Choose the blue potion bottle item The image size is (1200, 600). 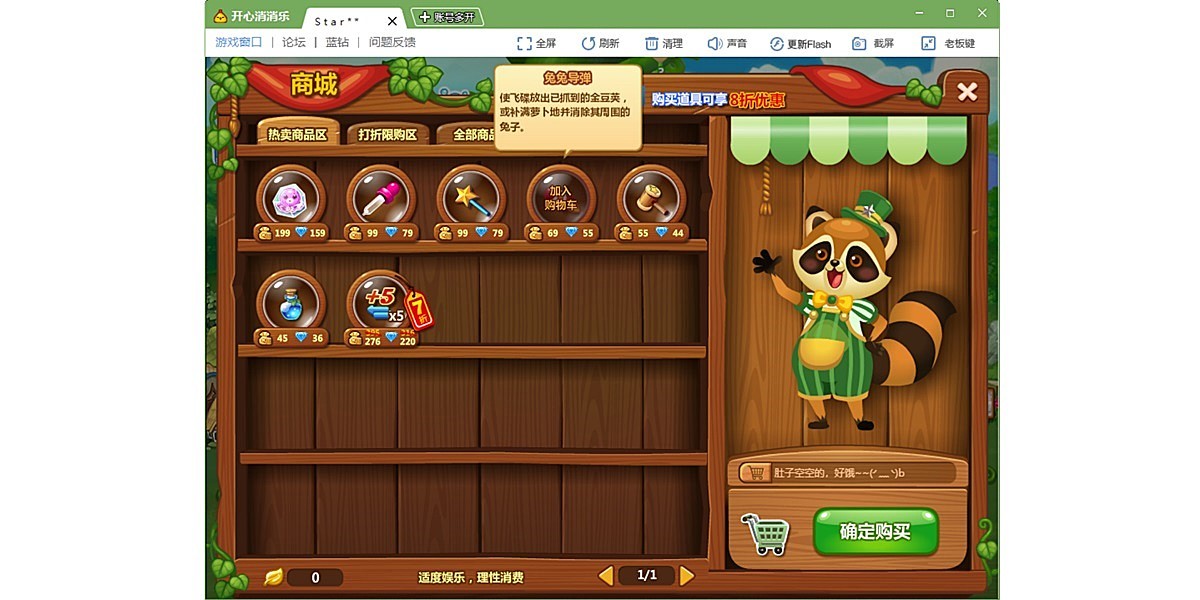[291, 303]
